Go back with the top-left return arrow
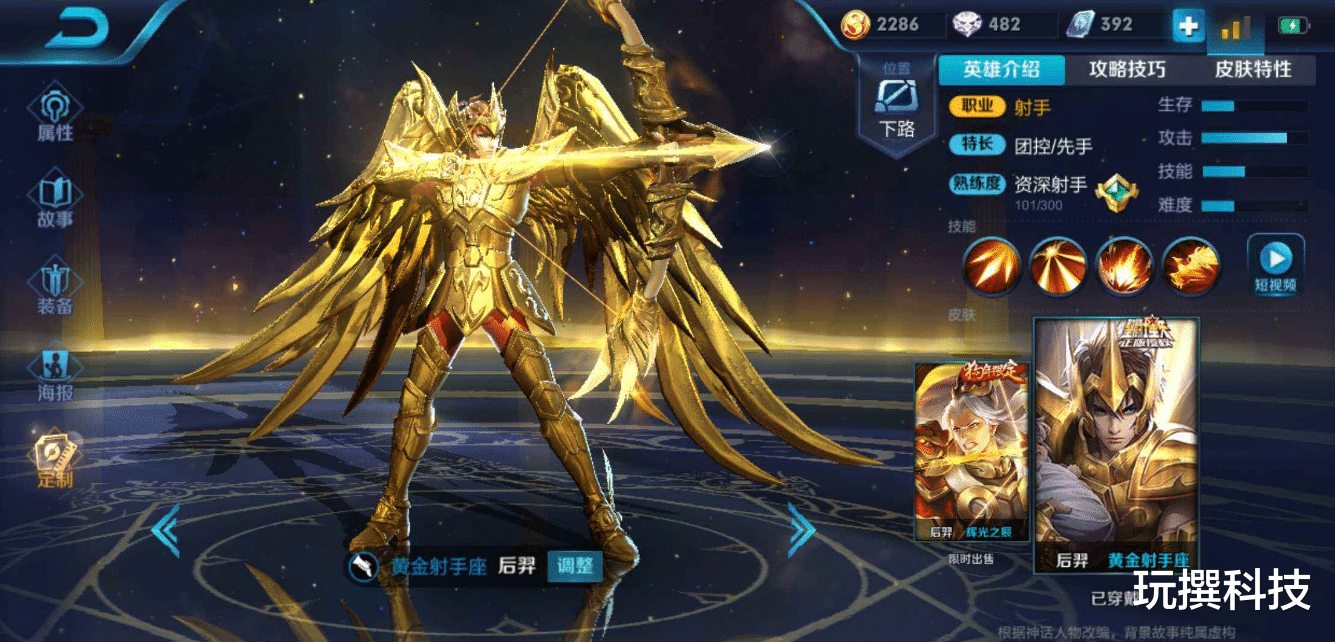Screen dimensions: 1335x642 coord(76,28)
